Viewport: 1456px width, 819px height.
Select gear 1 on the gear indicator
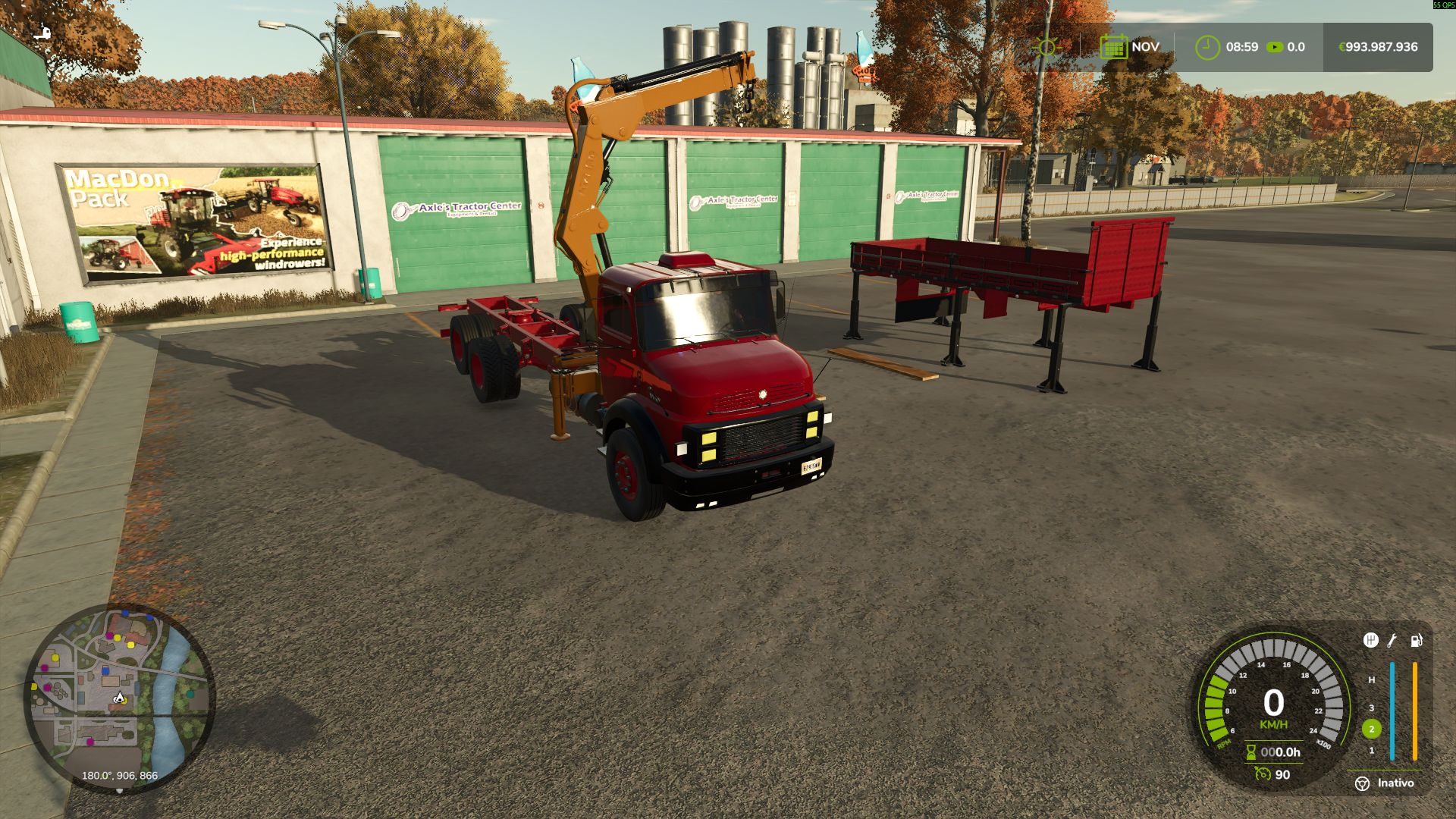point(1371,751)
